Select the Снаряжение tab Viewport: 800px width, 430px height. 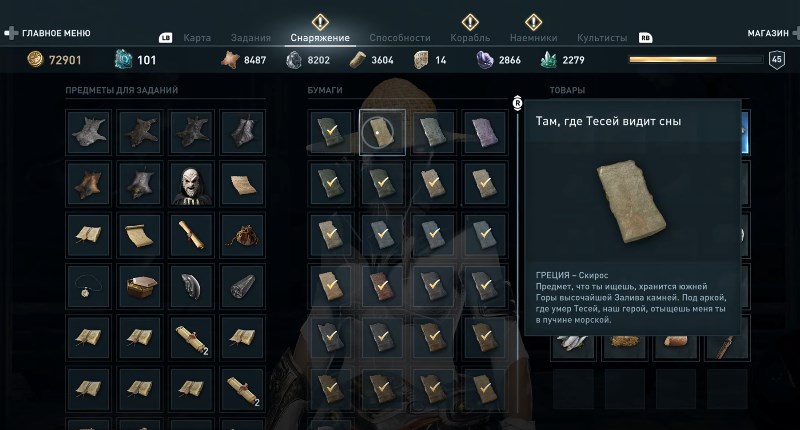[x=320, y=38]
